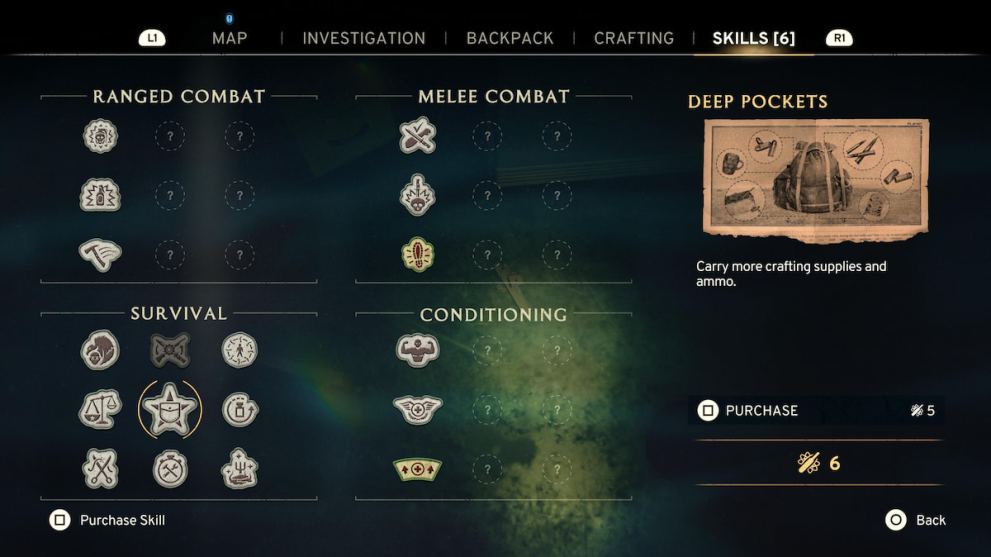Show the Crafting tab

click(633, 38)
